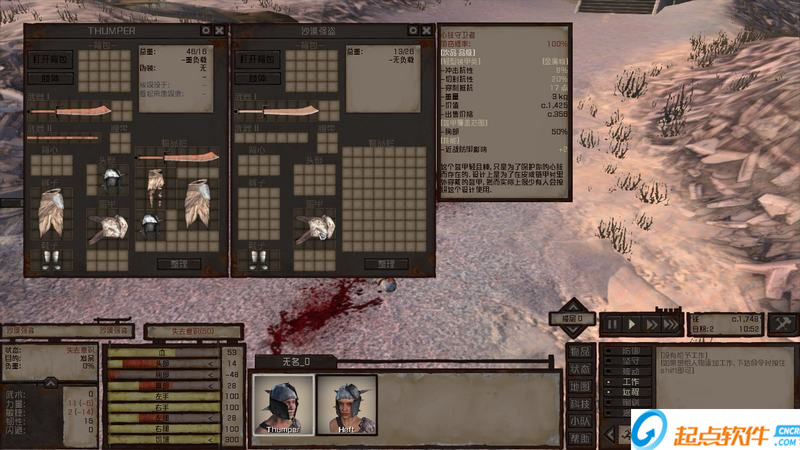
Task: Pause the game speed
Action: click(x=612, y=324)
